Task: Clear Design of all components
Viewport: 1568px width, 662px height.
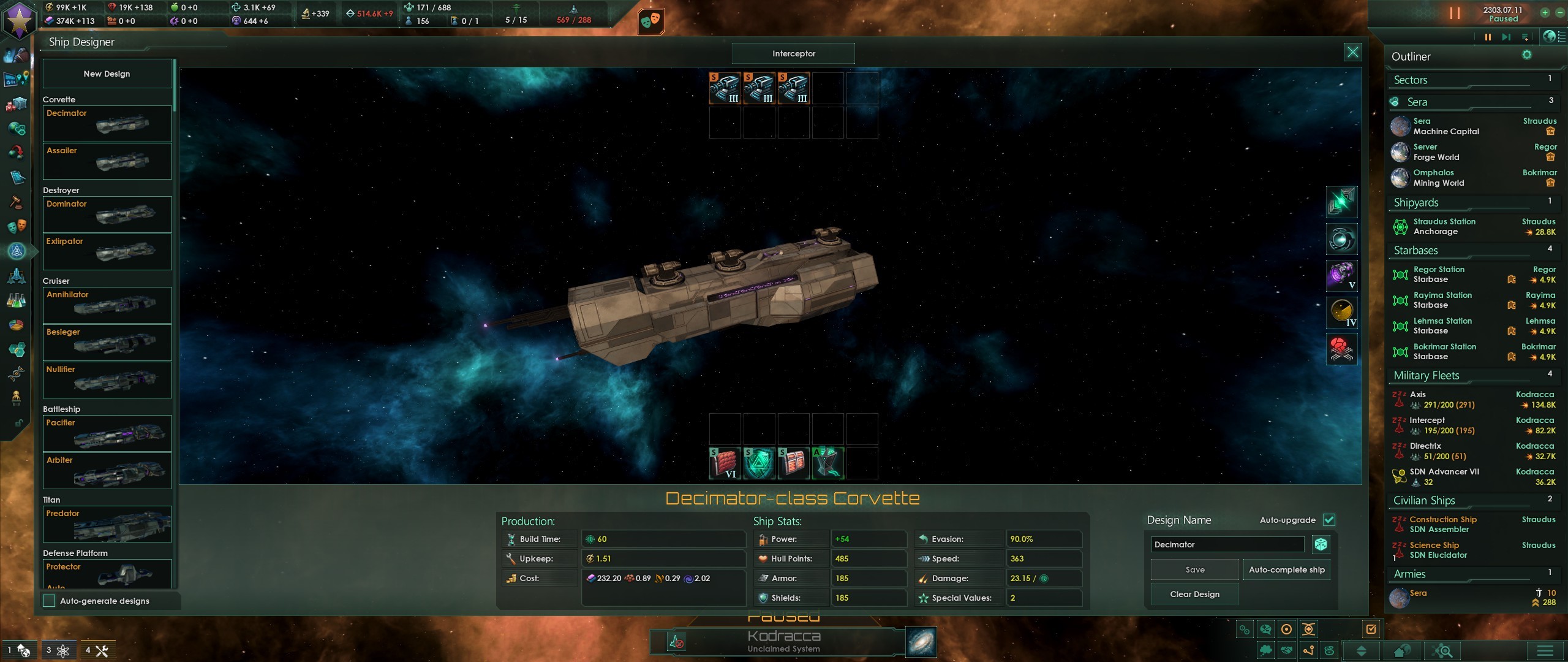Action: pos(1194,594)
